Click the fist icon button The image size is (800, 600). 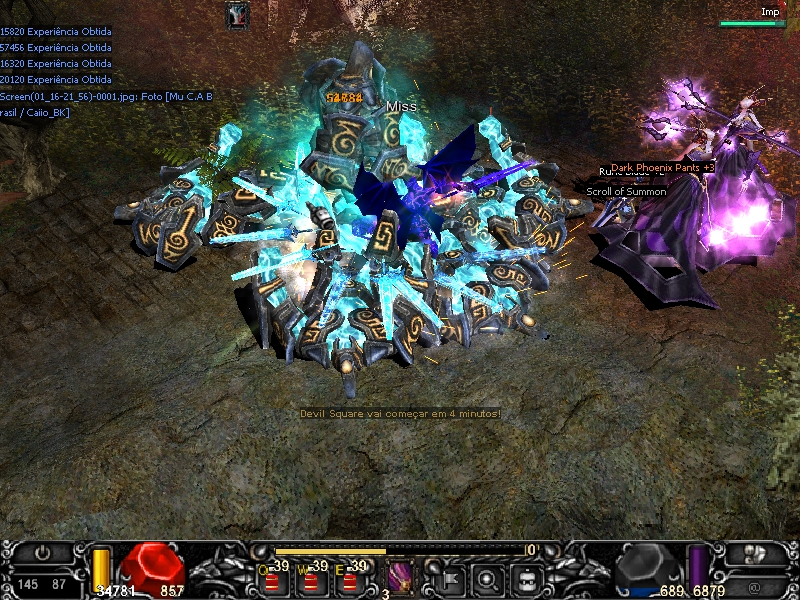757,554
